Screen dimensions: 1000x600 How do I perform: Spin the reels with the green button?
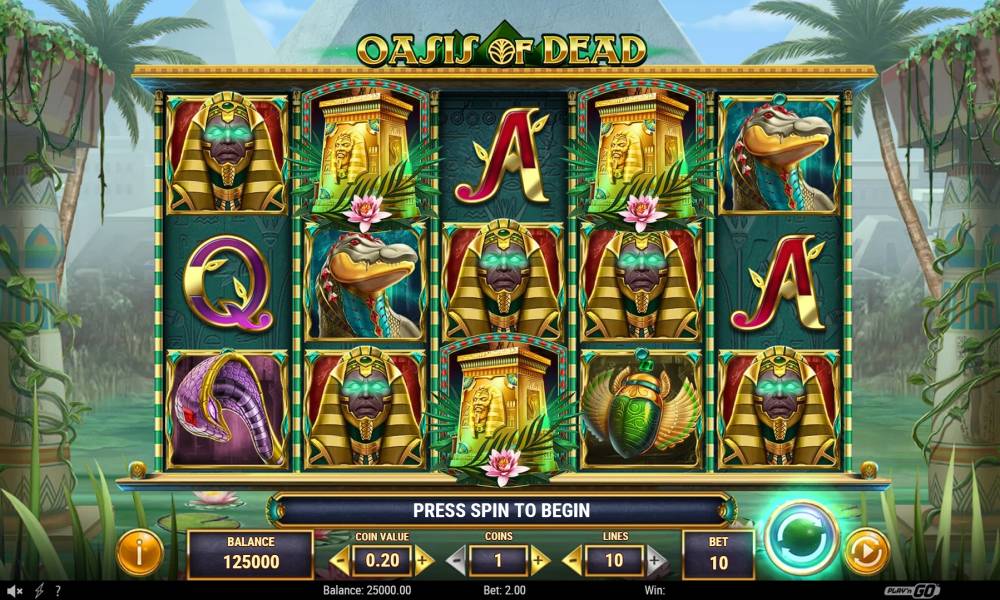pos(802,538)
